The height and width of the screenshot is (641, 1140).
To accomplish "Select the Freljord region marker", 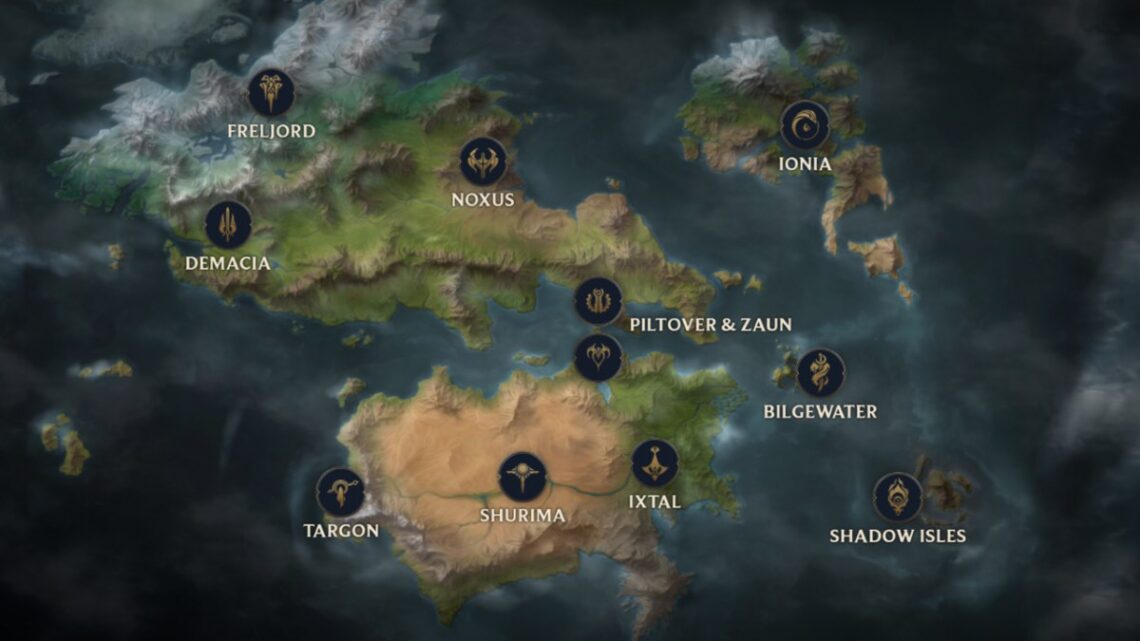I will [x=271, y=93].
